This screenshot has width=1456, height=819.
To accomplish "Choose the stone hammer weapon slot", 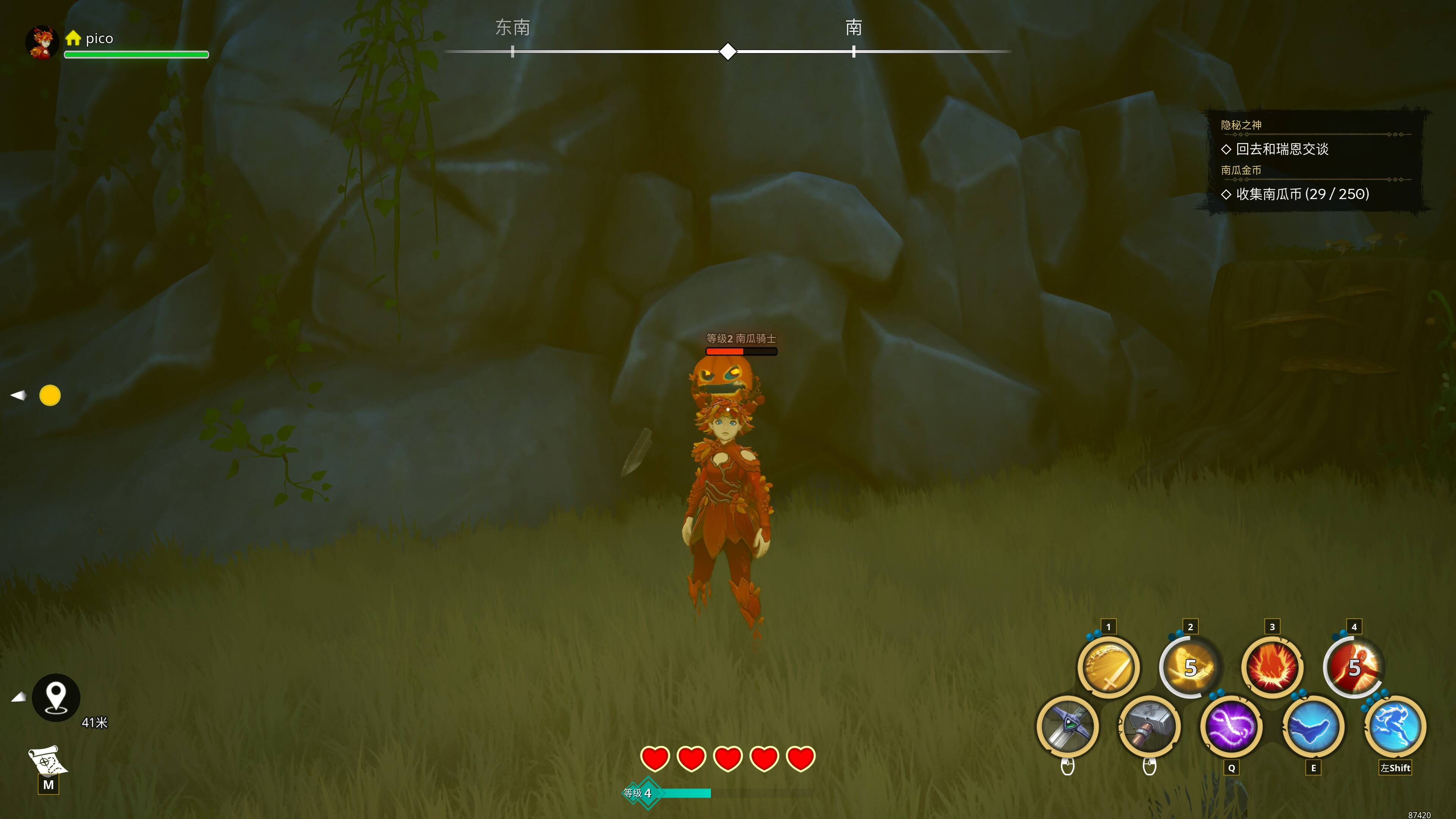I will 1149,726.
